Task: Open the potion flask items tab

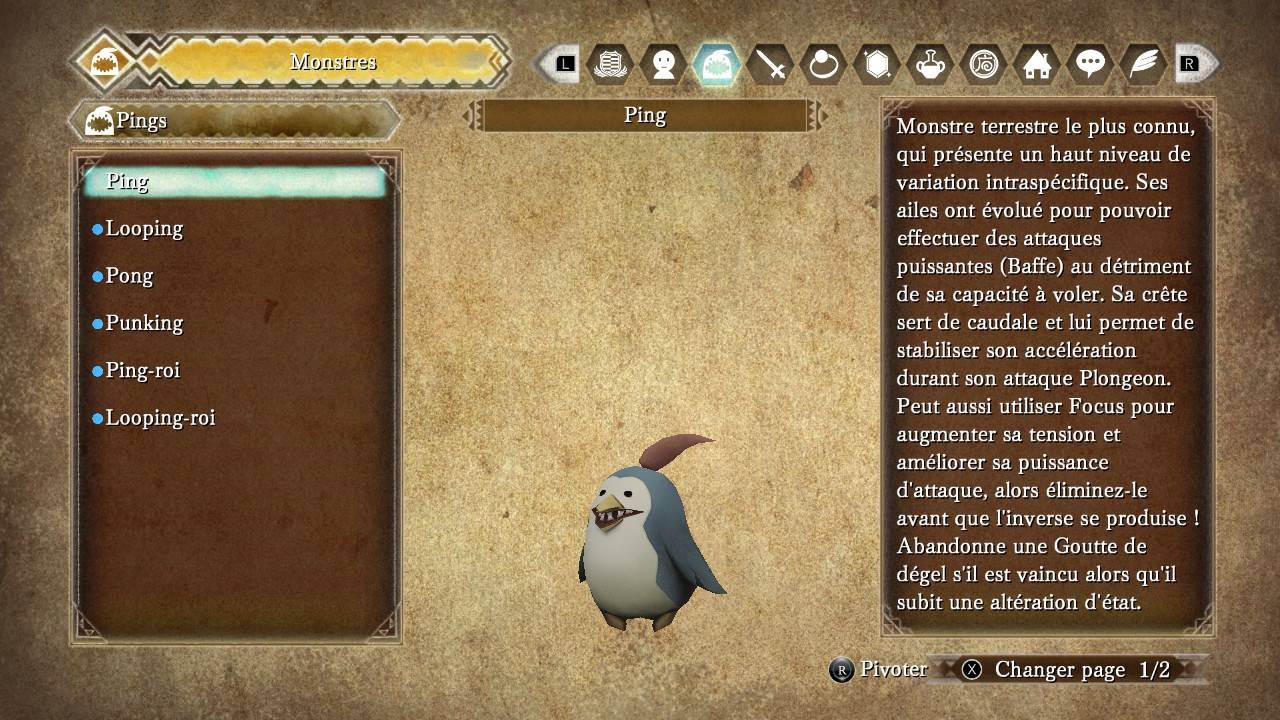Action: pos(930,65)
